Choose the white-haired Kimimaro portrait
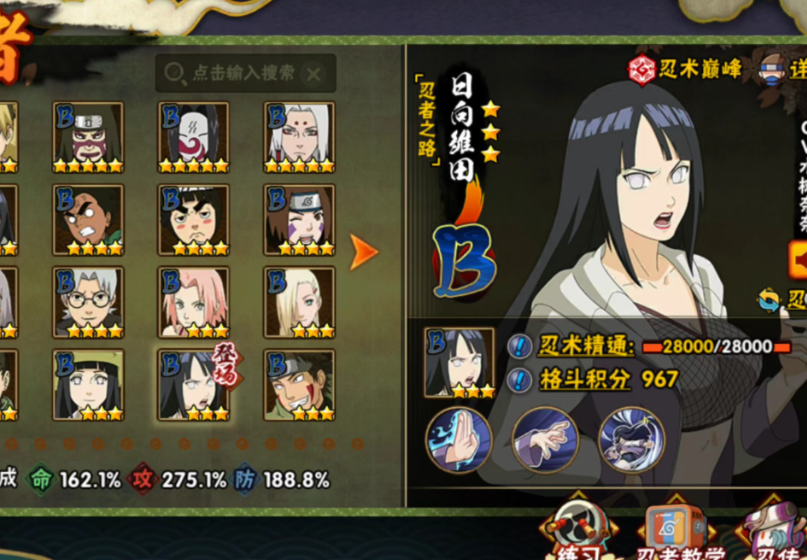This screenshot has width=807, height=560. click(299, 137)
